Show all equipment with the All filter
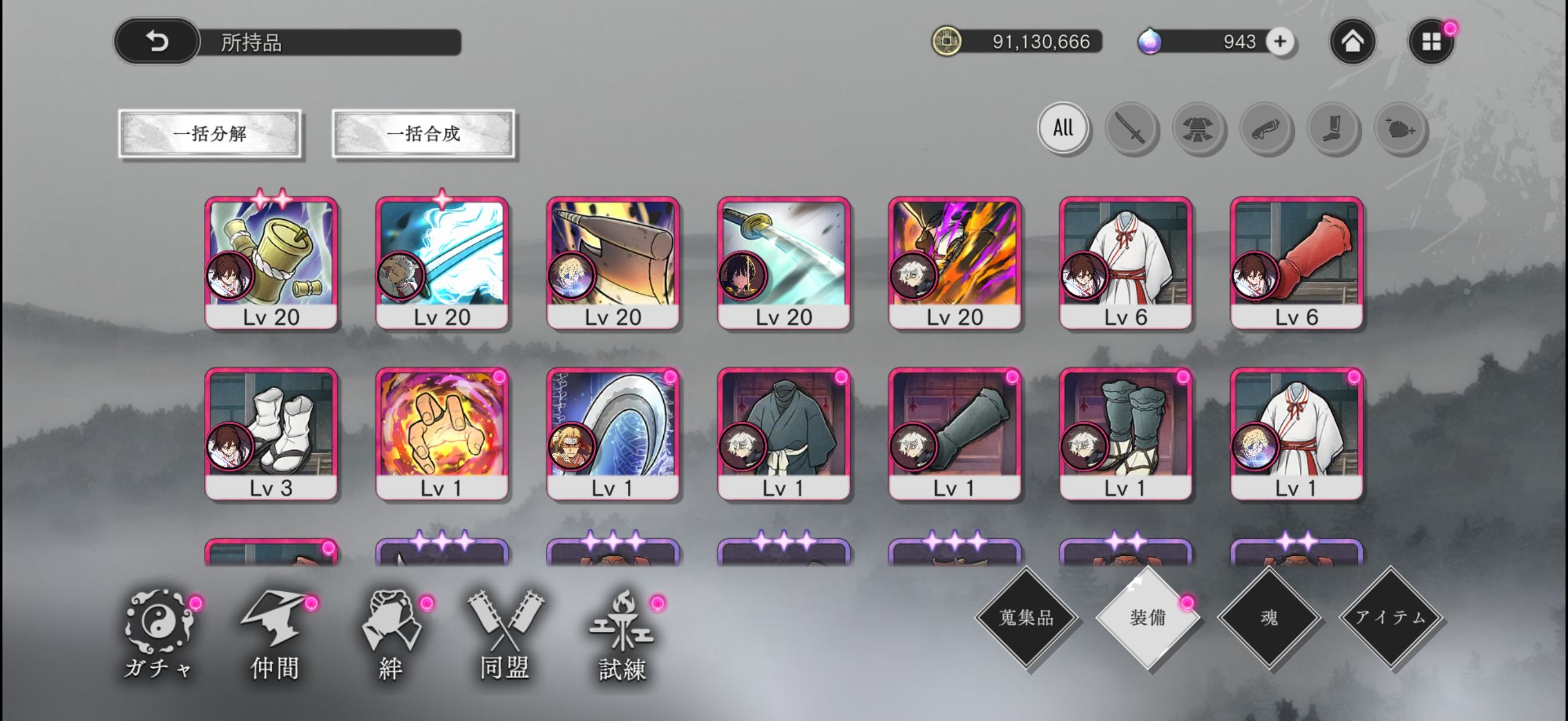This screenshot has width=1568, height=721. 1063,128
